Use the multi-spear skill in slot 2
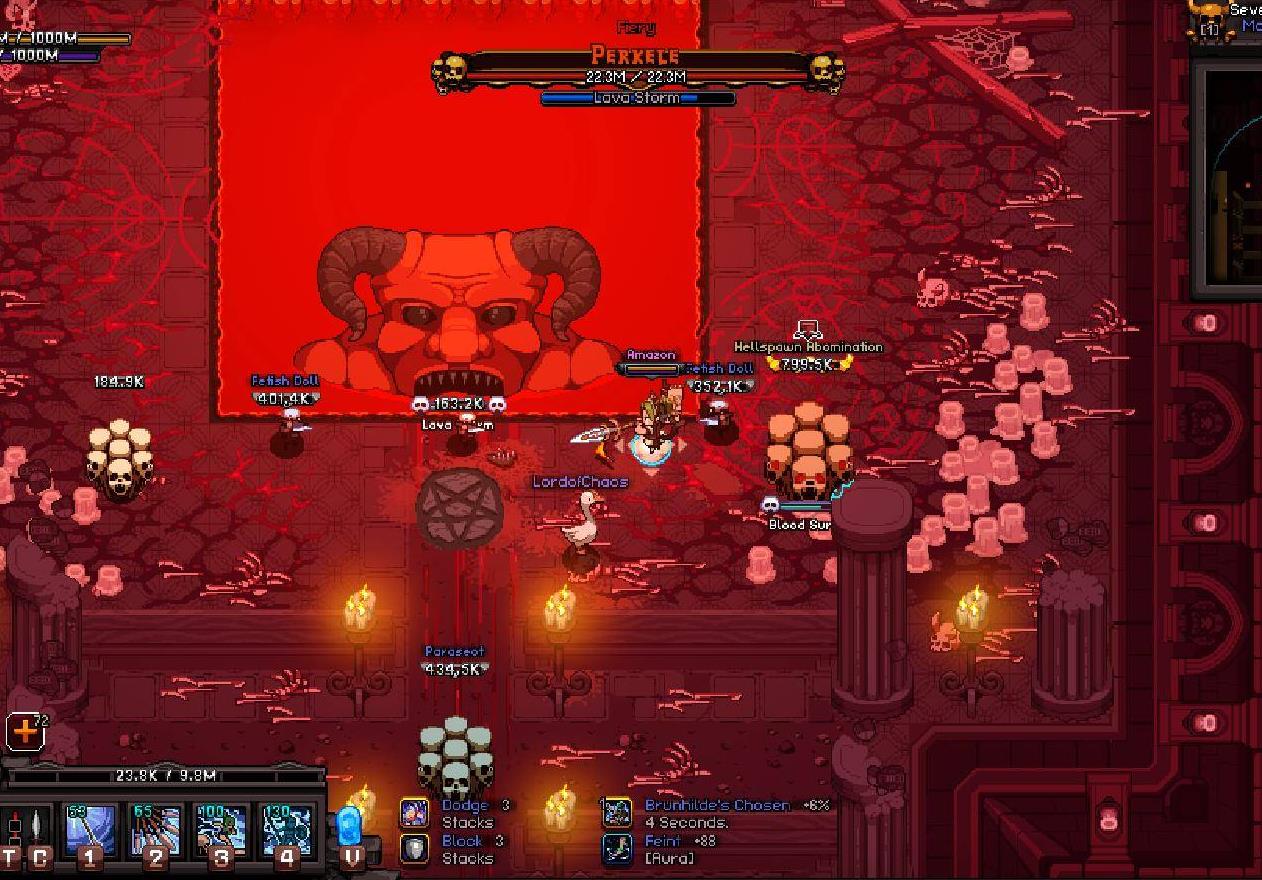Viewport: 1262px width, 880px height. tap(156, 830)
